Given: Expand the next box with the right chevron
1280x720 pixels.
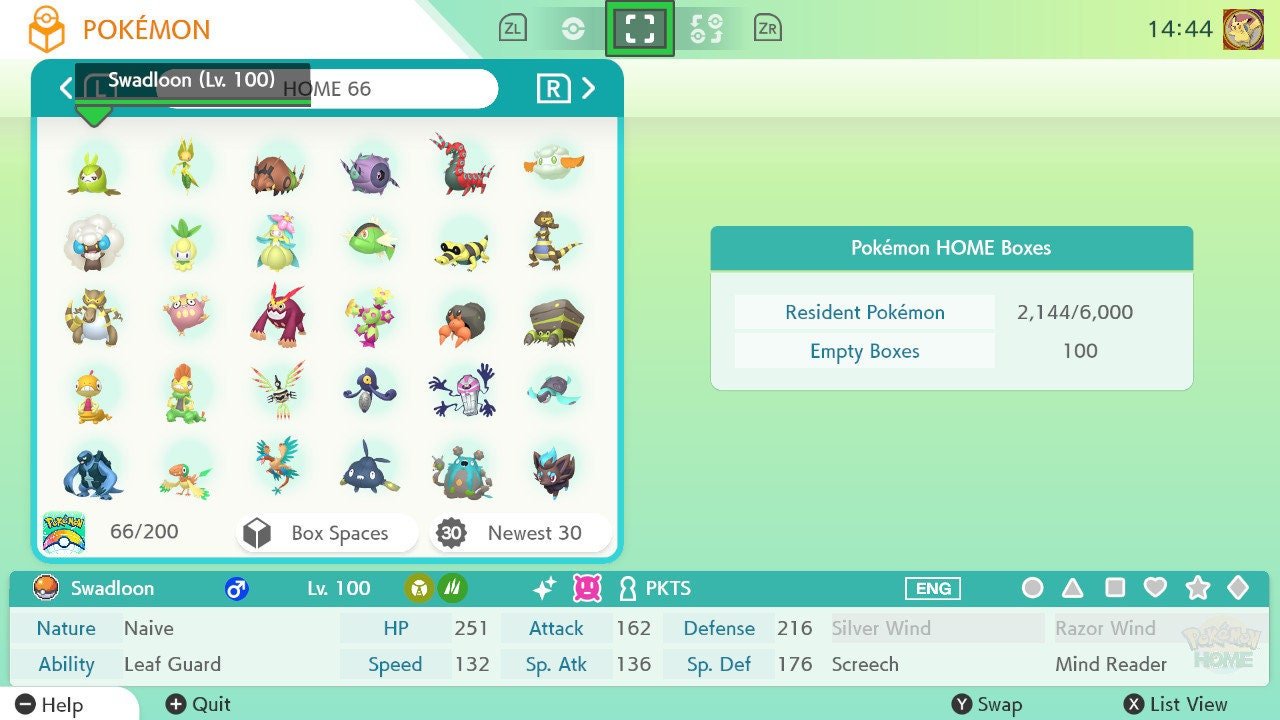Looking at the screenshot, I should [x=590, y=88].
